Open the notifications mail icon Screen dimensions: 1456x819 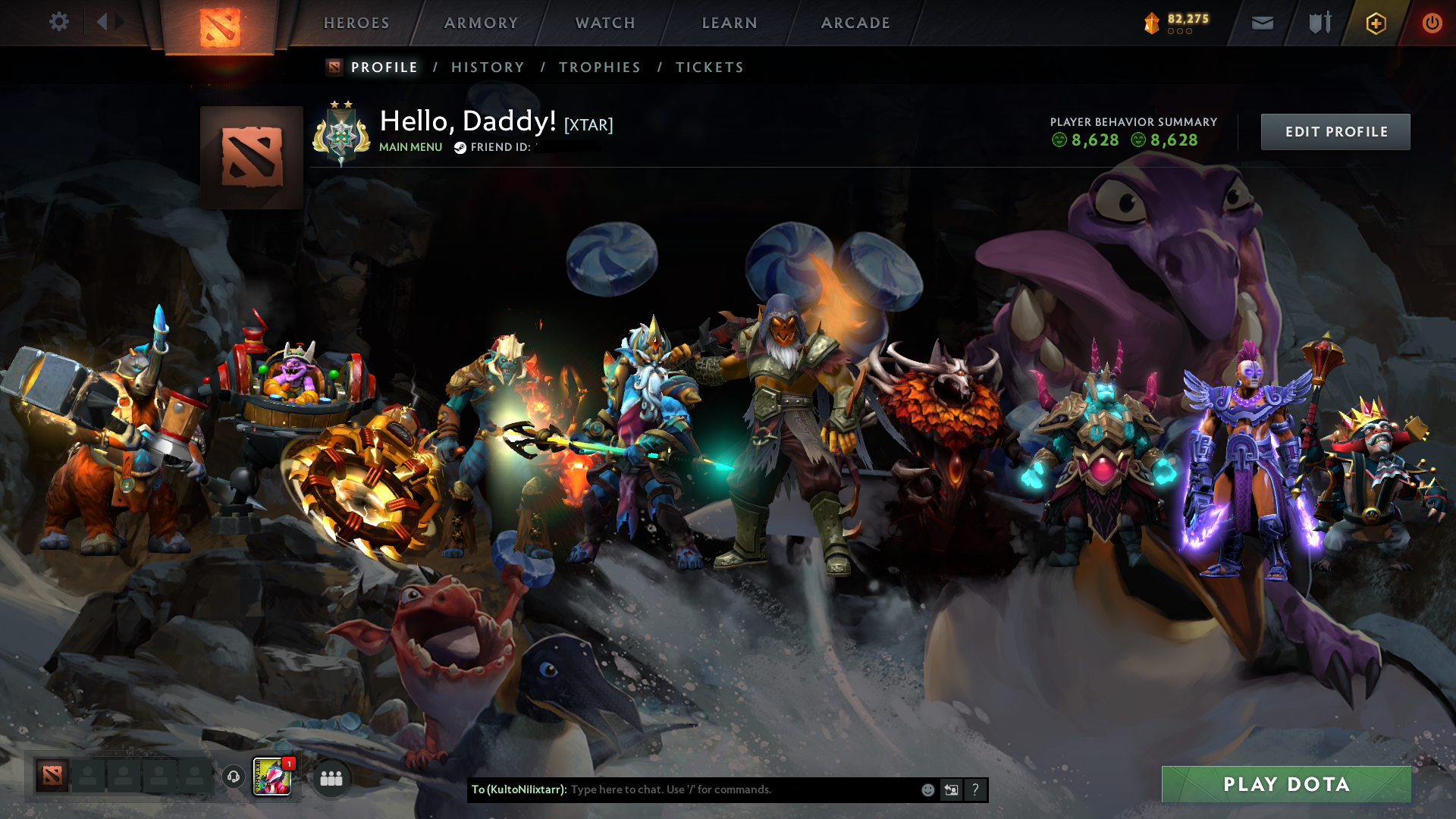pyautogui.click(x=1261, y=23)
